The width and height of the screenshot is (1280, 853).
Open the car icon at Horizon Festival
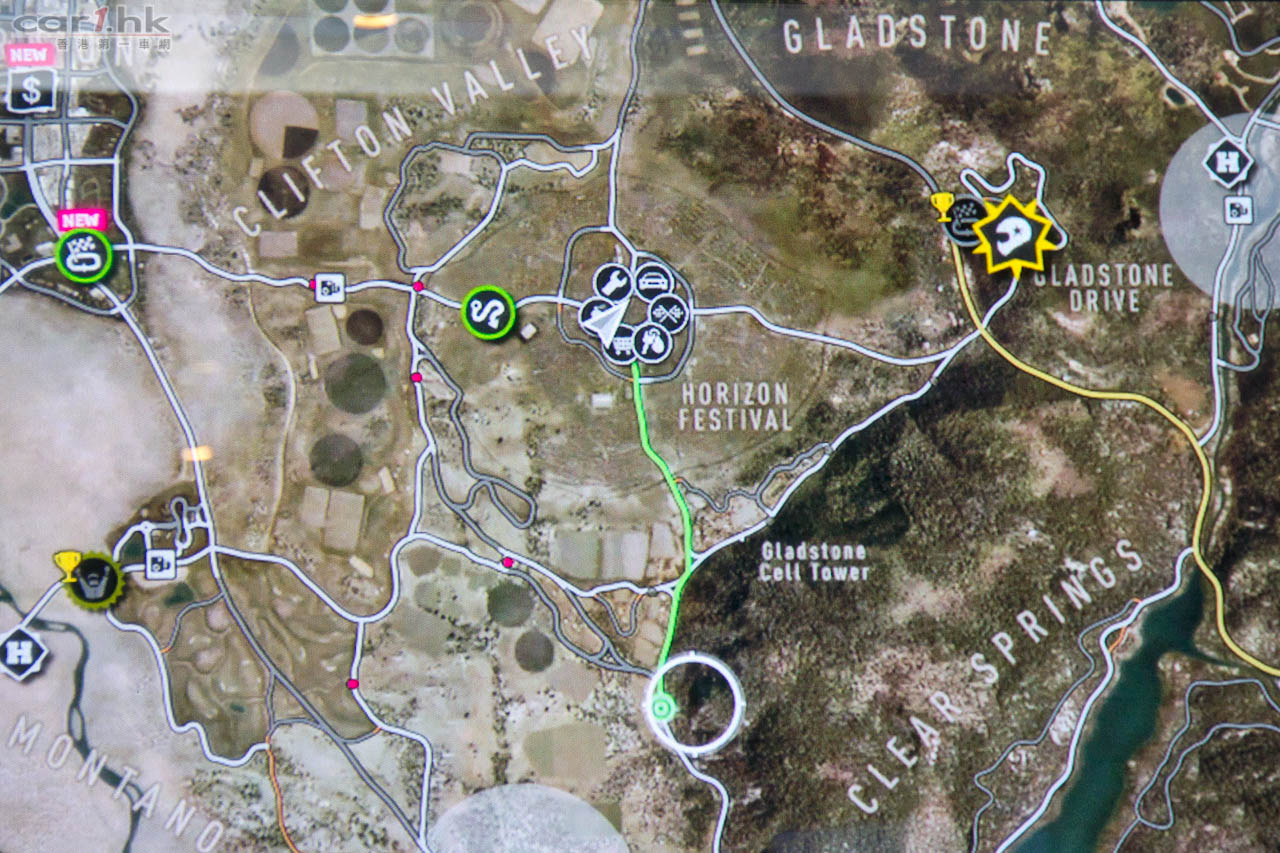652,281
